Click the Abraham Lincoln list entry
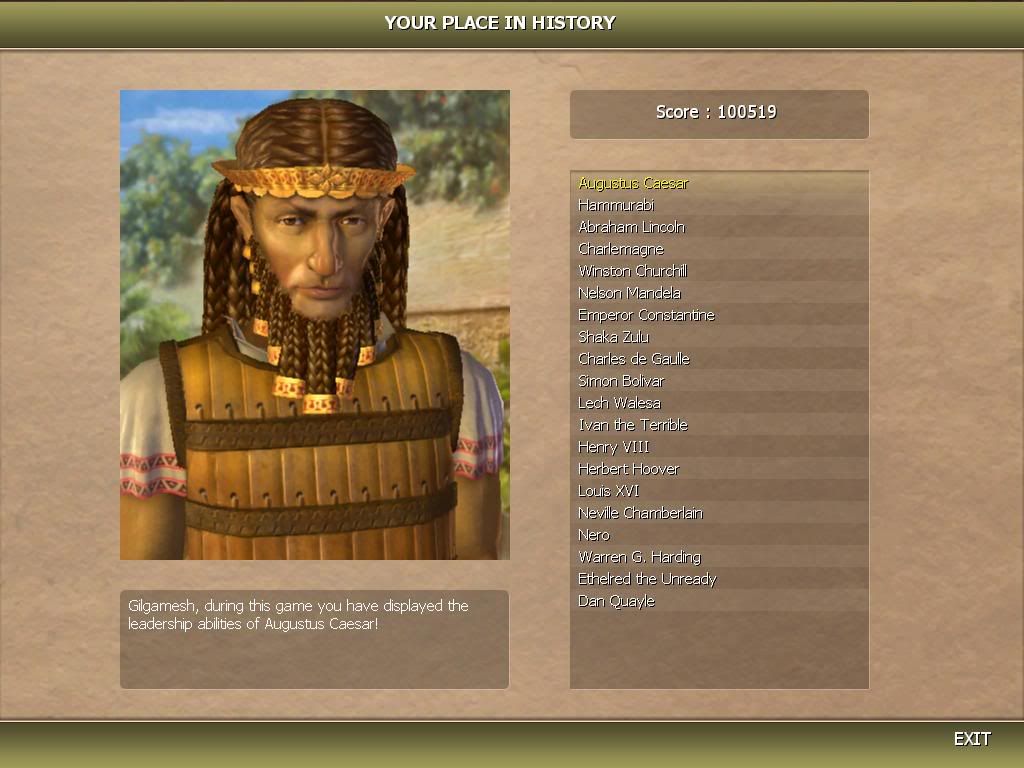The image size is (1024, 768). (x=631, y=227)
